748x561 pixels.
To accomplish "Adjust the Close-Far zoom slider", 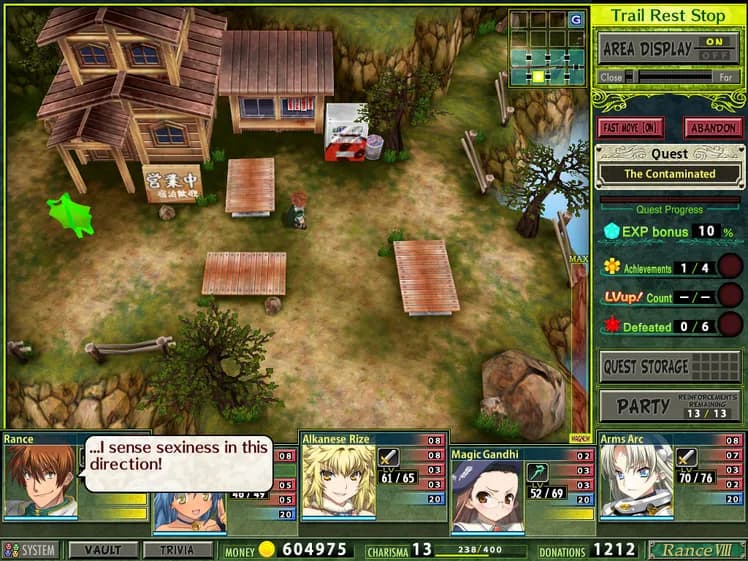I will [671, 76].
